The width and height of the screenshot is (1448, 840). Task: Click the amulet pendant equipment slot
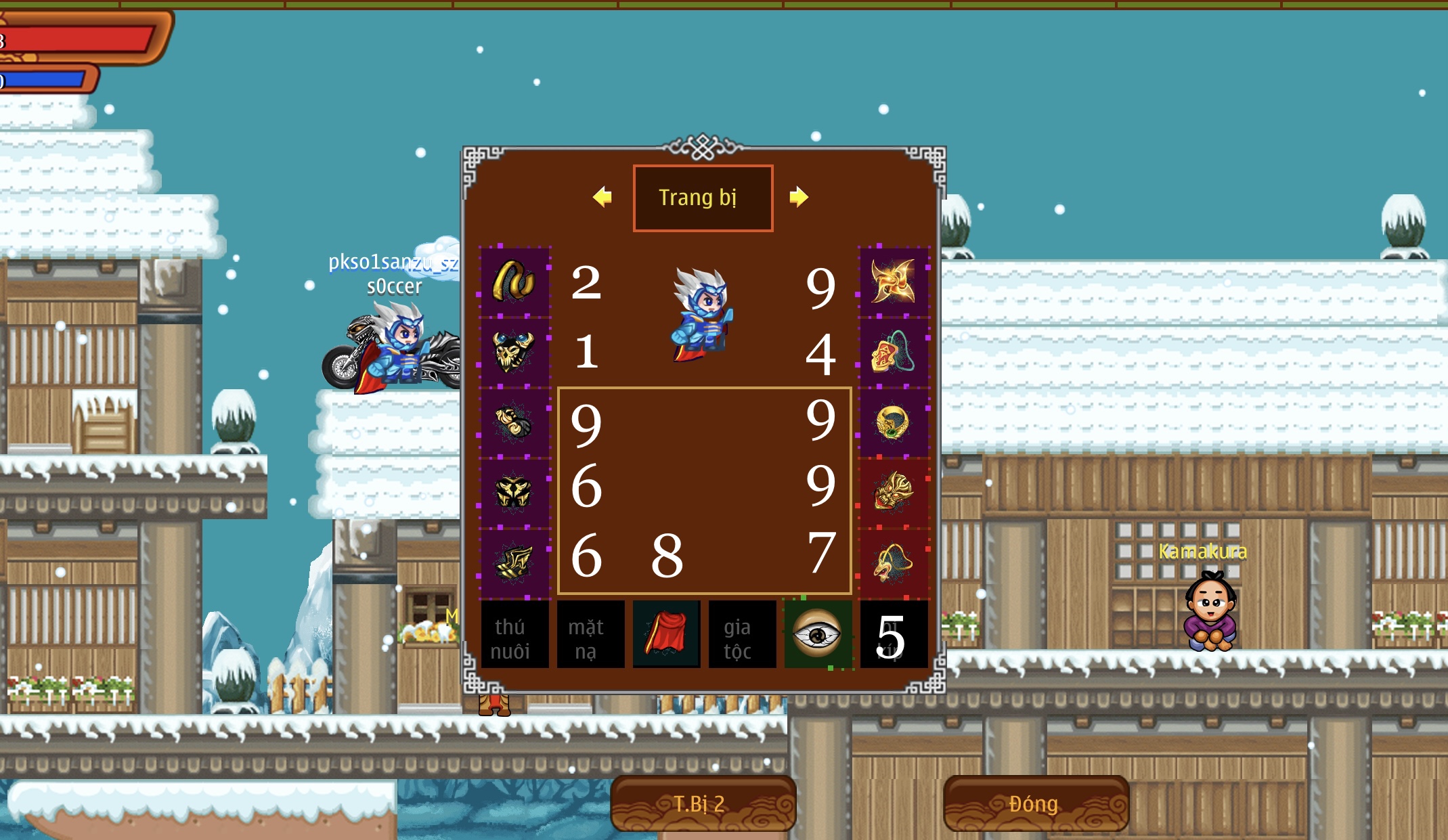(x=894, y=352)
